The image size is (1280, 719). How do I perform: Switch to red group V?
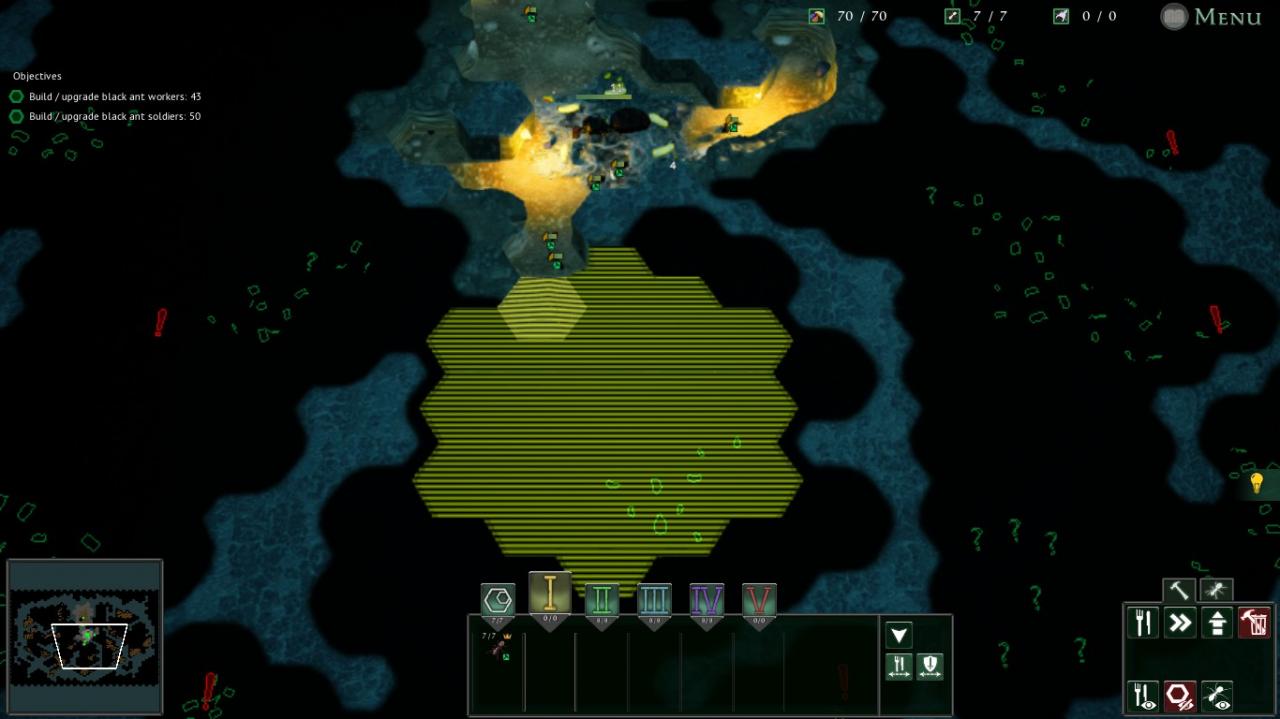tap(759, 601)
